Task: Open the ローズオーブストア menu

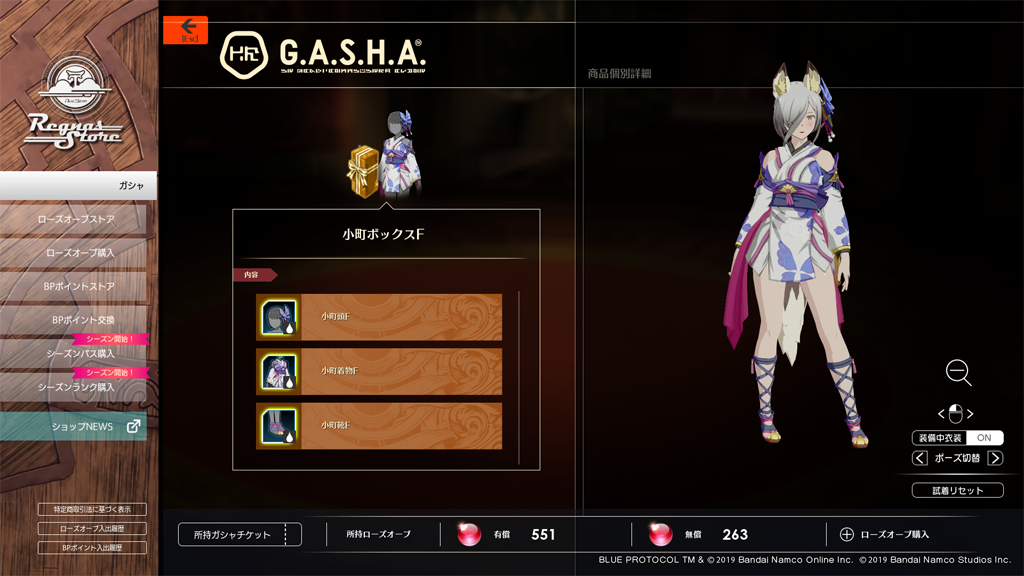Action: pos(75,219)
